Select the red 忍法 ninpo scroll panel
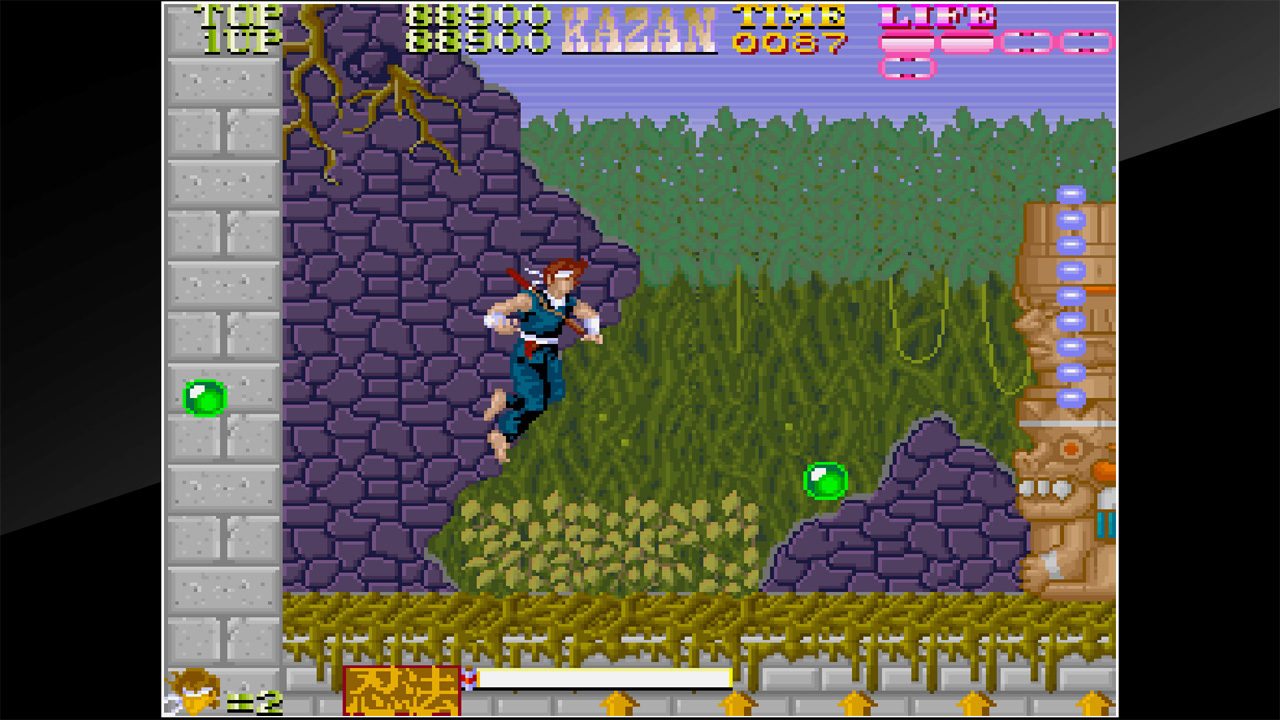The image size is (1280, 720). (400, 691)
